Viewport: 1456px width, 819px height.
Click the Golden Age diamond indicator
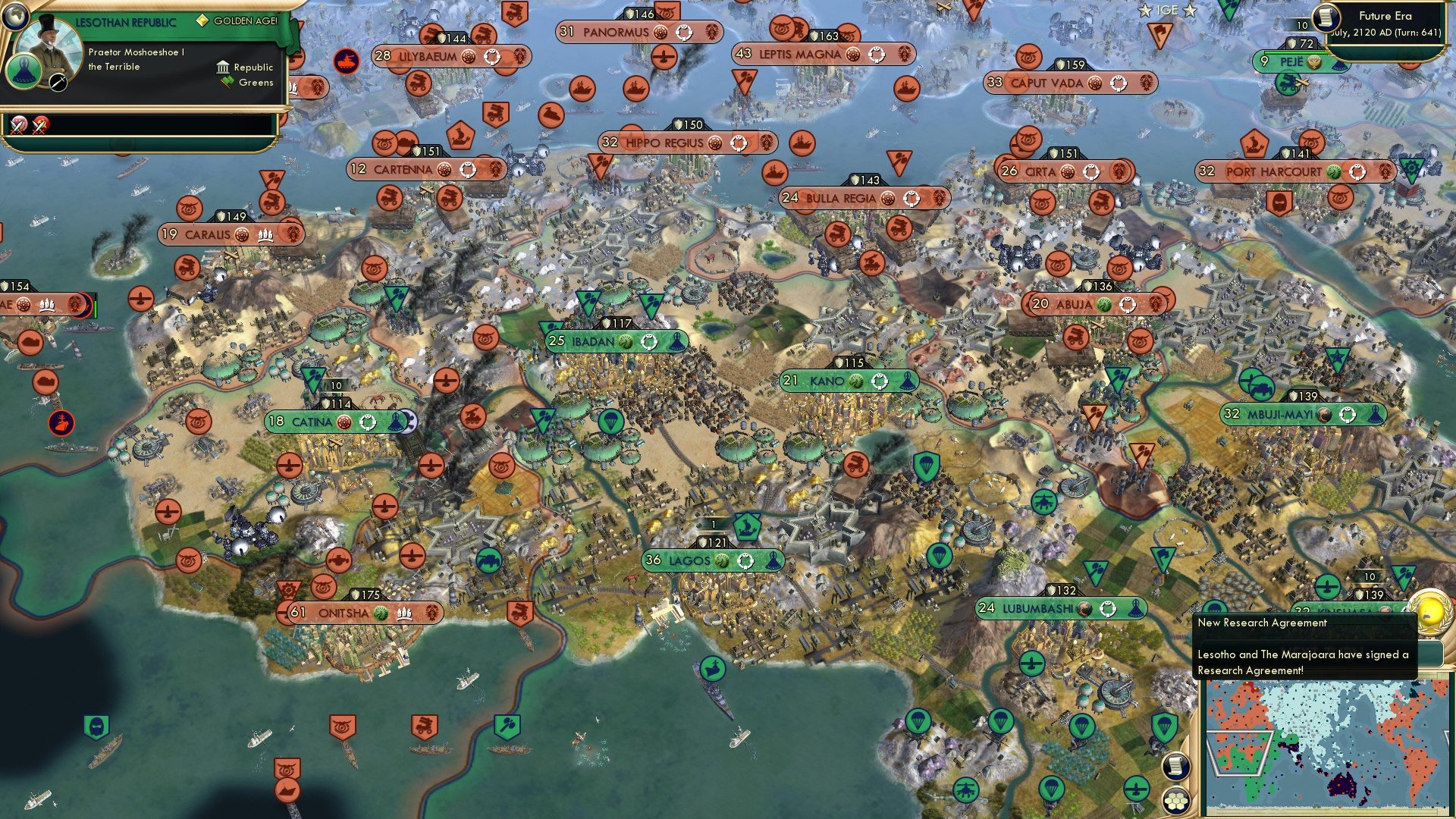203,21
